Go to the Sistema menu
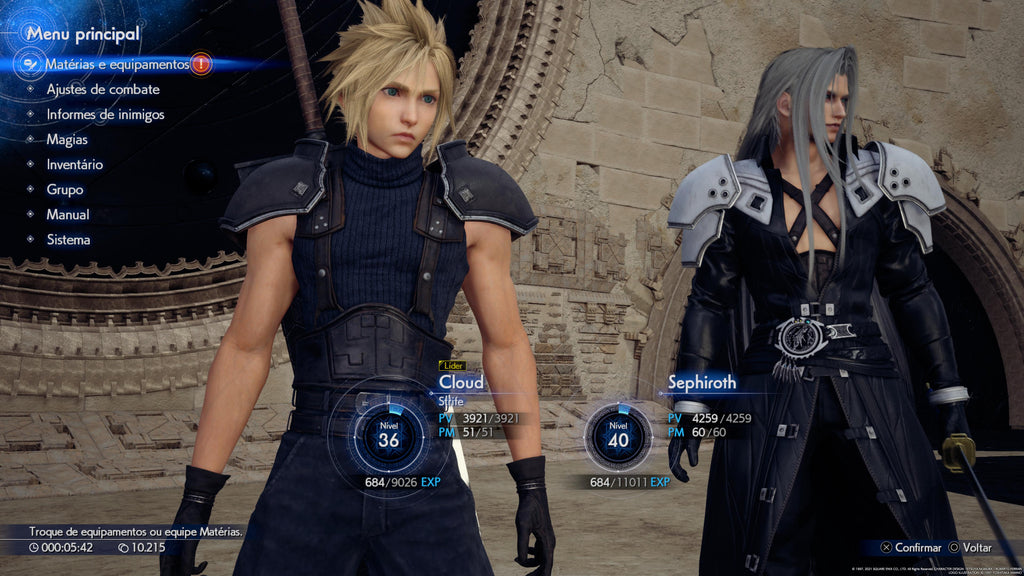1024x576 pixels. pos(68,239)
